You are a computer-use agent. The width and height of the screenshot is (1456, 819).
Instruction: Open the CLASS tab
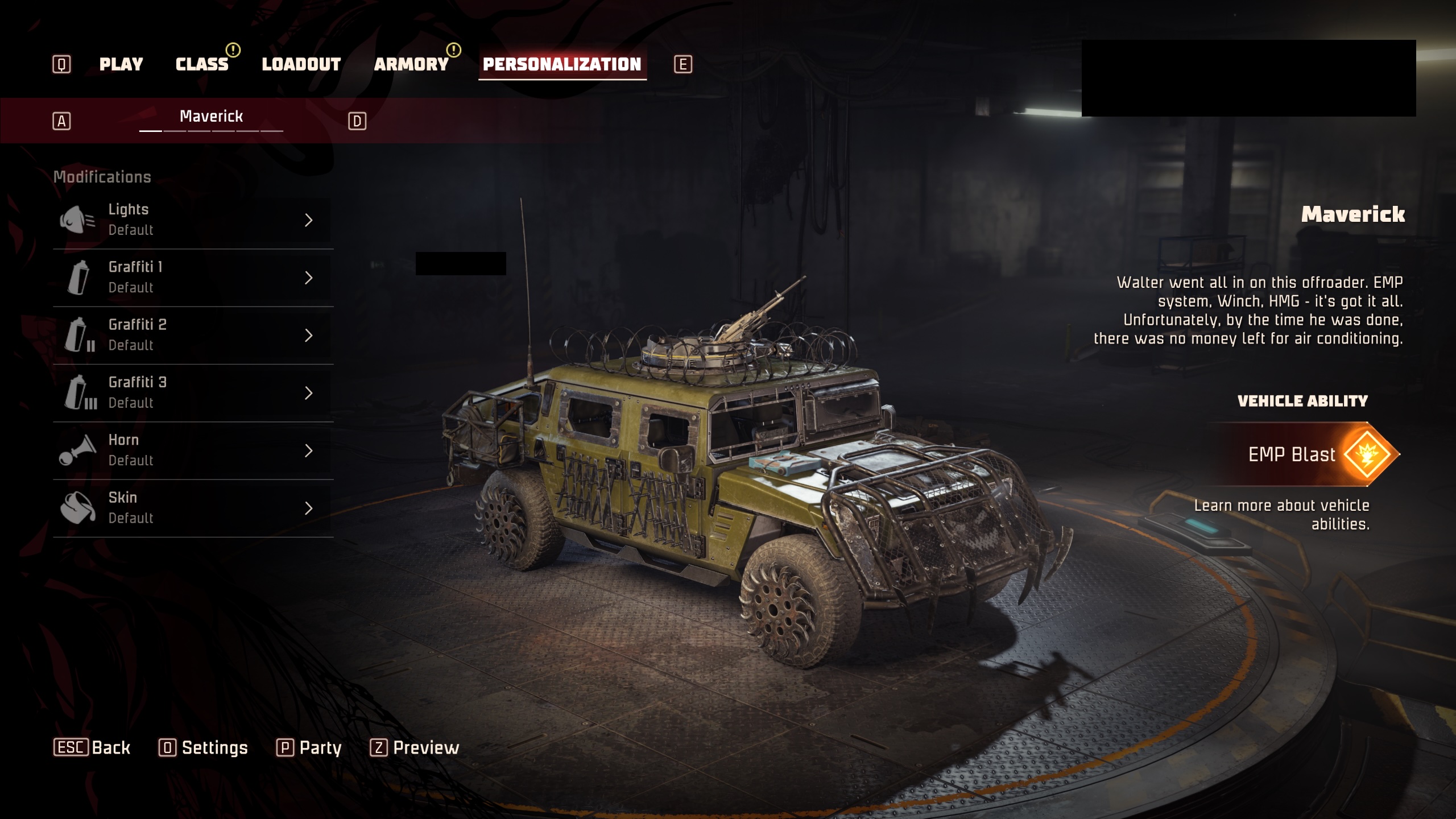[x=202, y=64]
